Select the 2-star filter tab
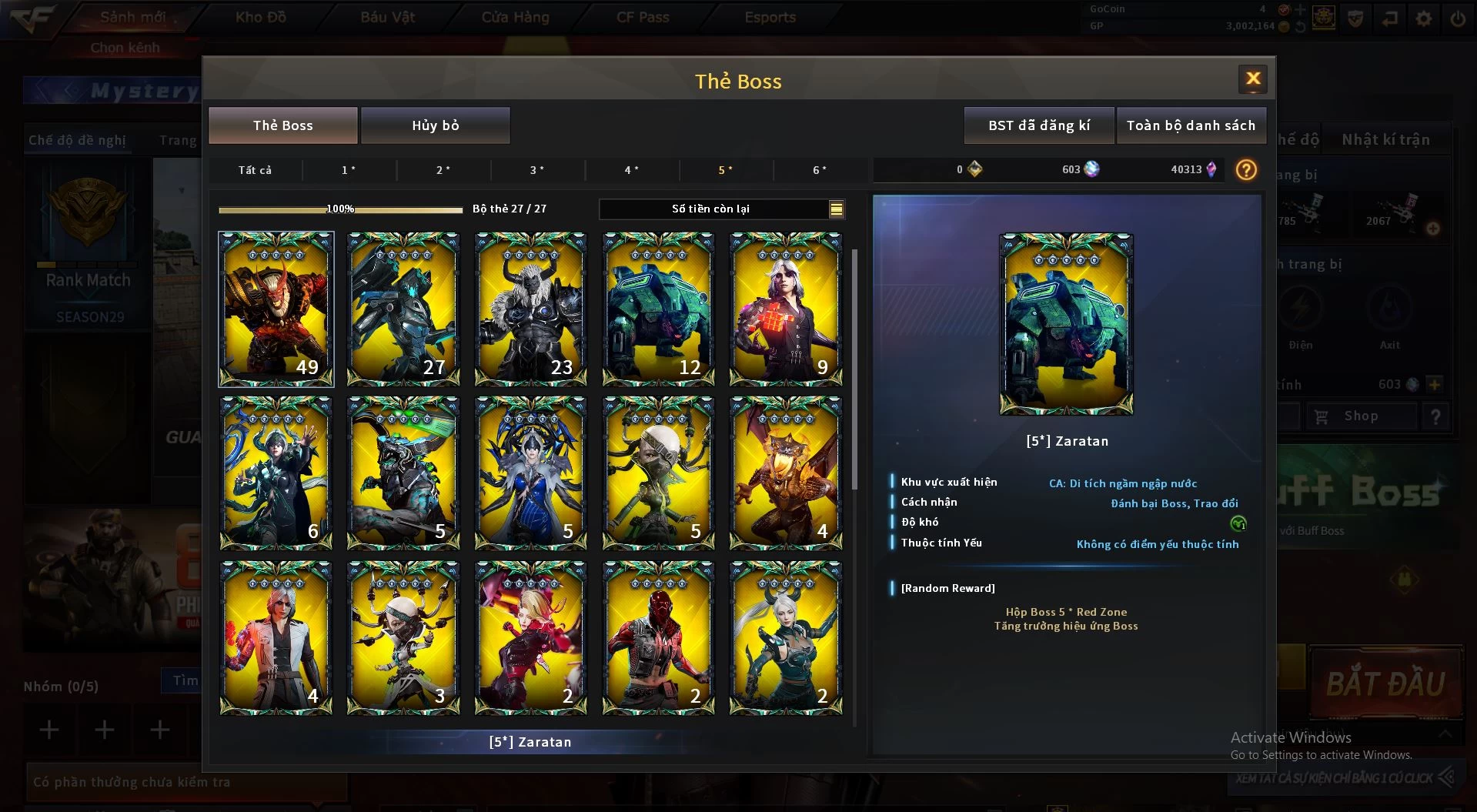This screenshot has height=812, width=1477. pyautogui.click(x=443, y=170)
